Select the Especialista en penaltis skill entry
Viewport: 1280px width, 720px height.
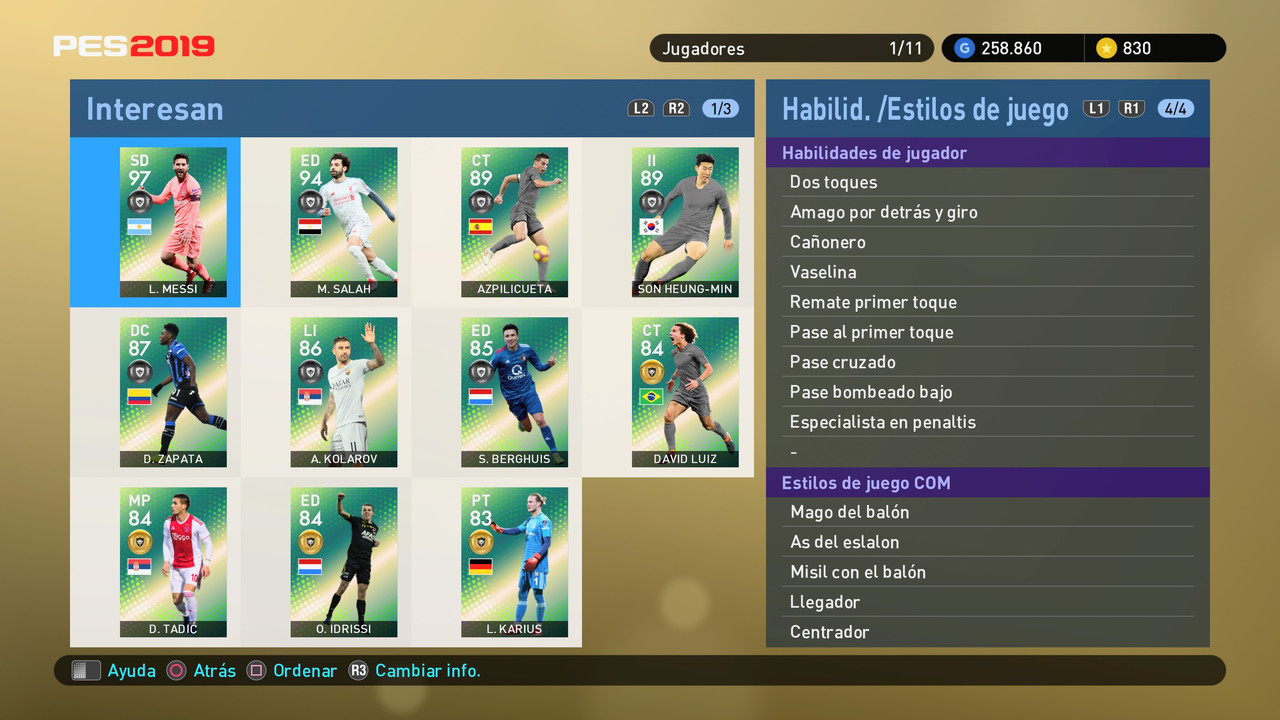(885, 422)
